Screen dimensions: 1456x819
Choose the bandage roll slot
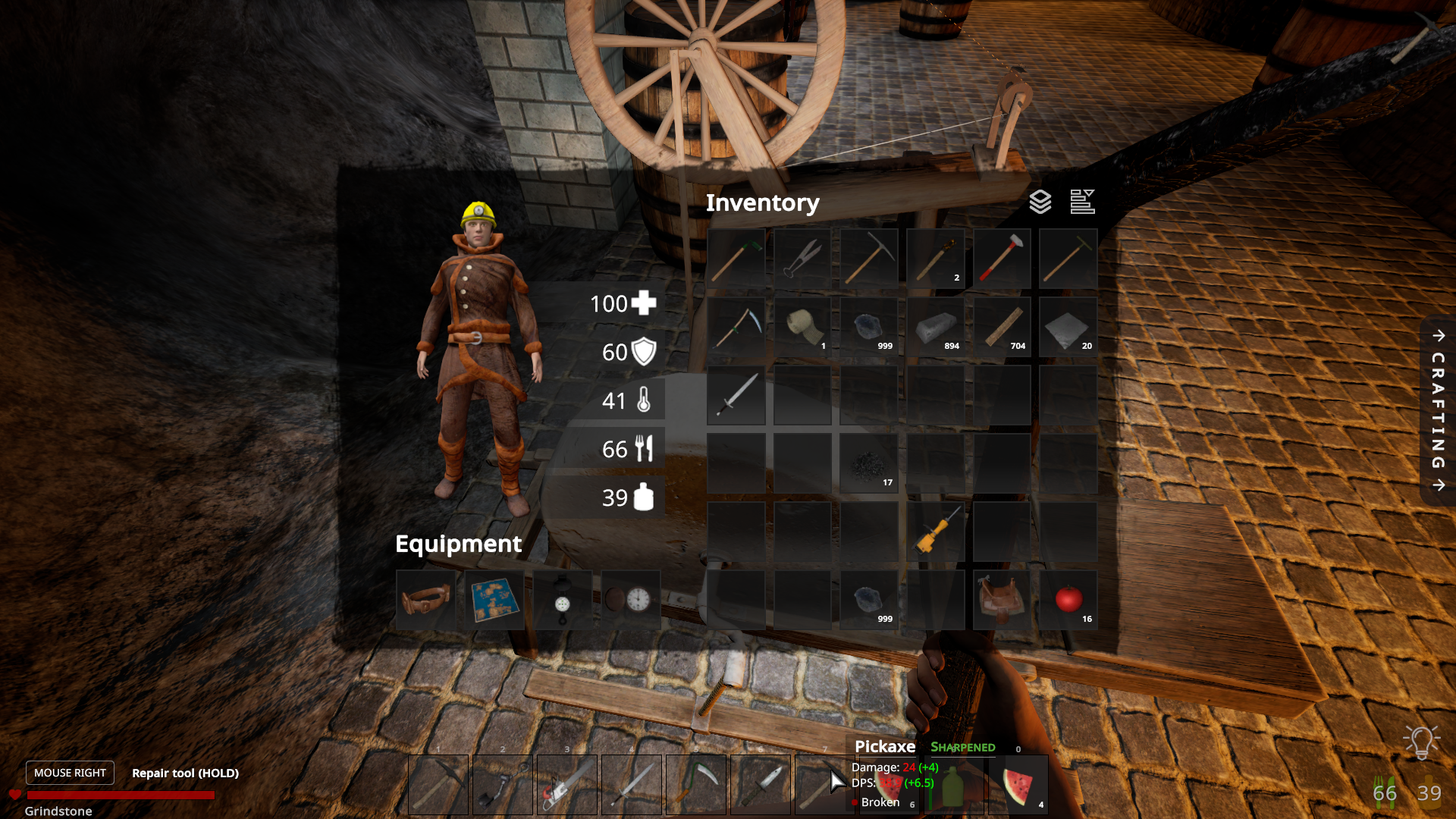pyautogui.click(x=802, y=327)
